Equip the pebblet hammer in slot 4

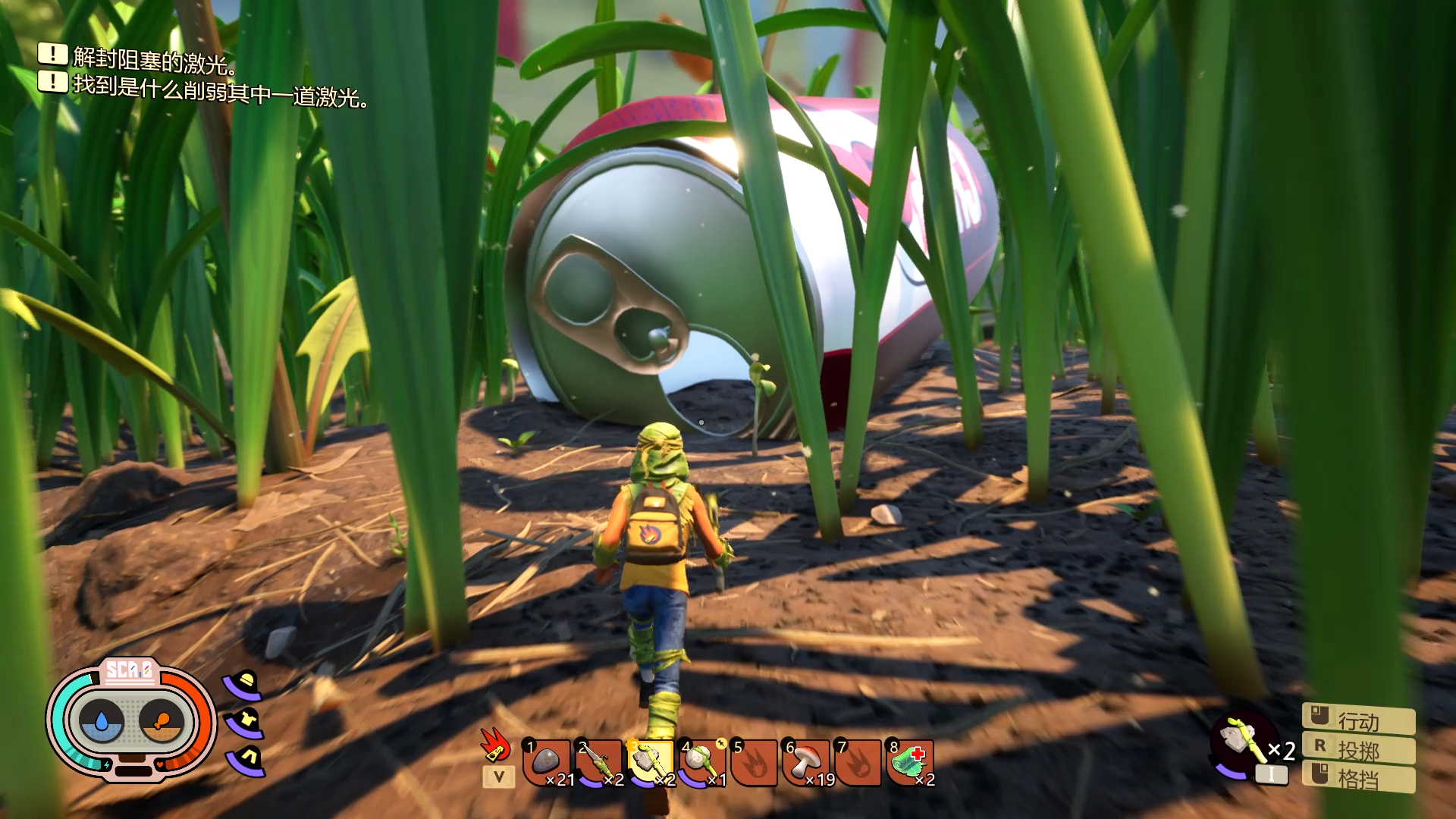click(701, 762)
